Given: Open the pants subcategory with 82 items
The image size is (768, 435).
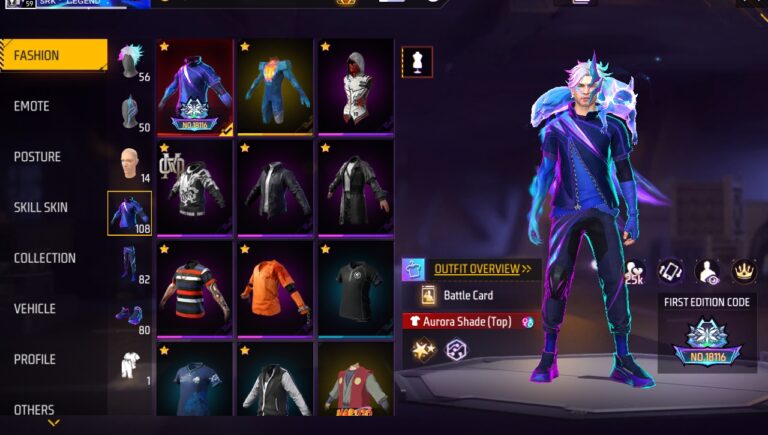Looking at the screenshot, I should (129, 265).
